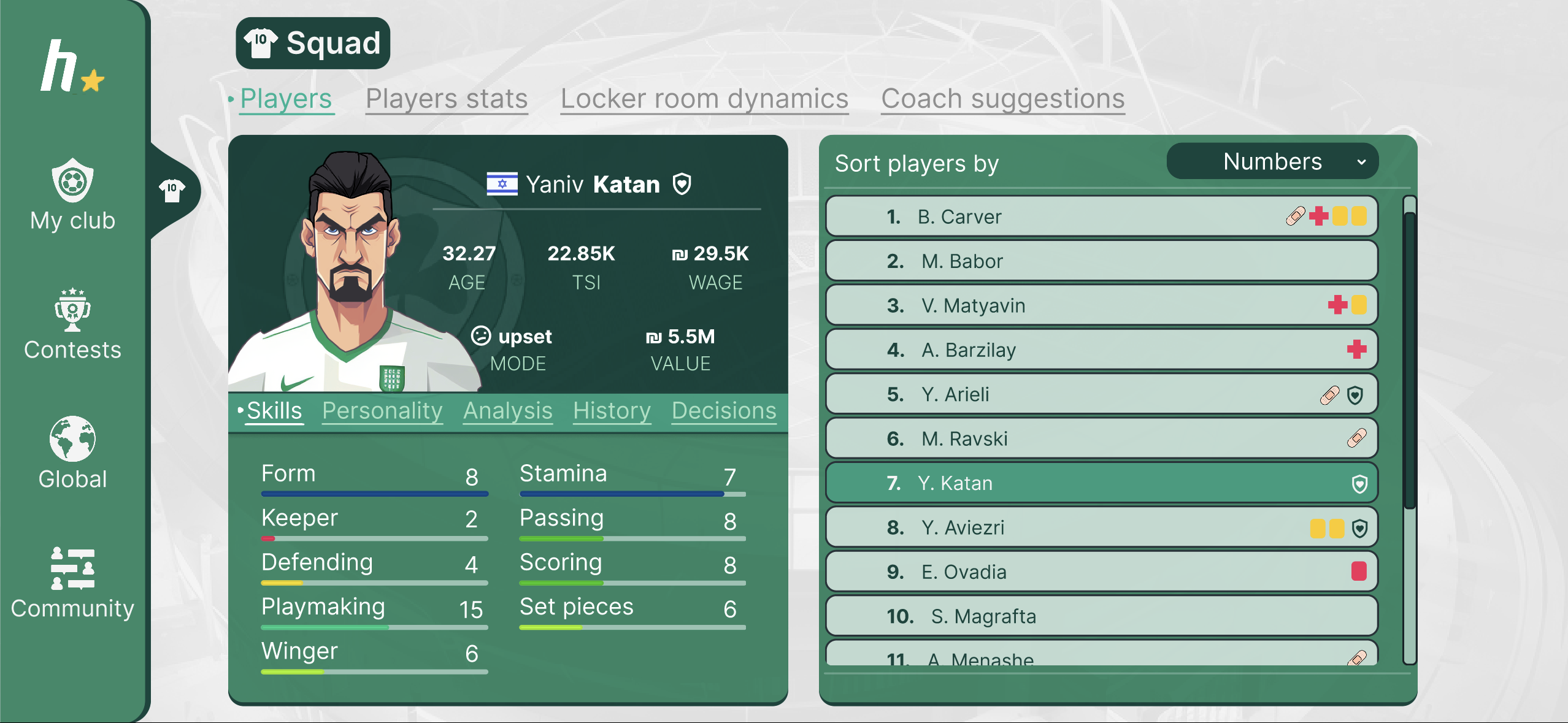Open Y. Aviezri's player row
This screenshot has width=1568, height=723.
[x=1101, y=527]
